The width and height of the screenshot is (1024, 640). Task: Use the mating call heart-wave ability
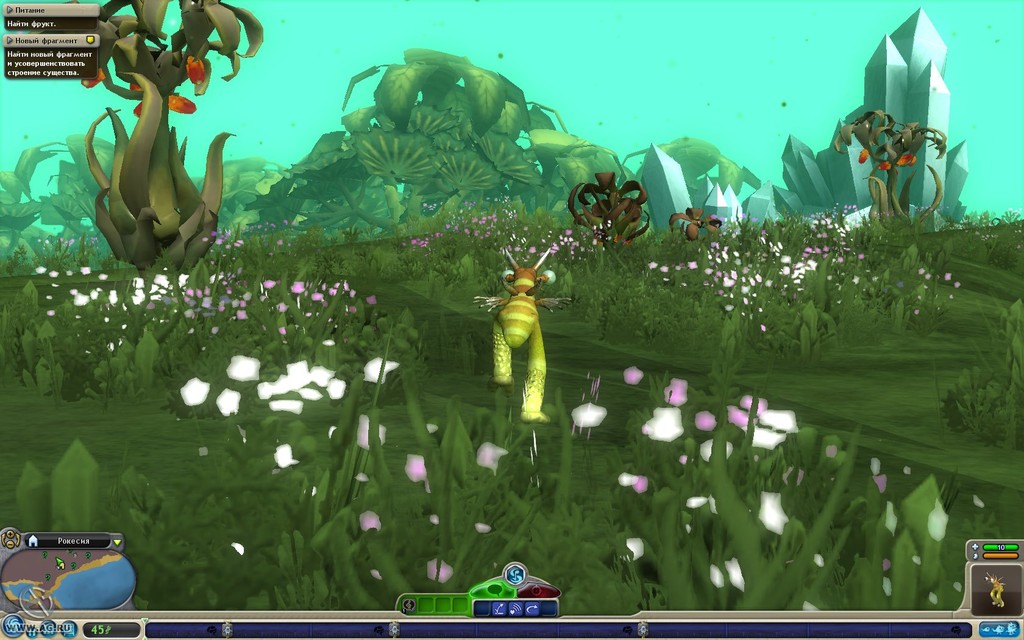[x=515, y=608]
